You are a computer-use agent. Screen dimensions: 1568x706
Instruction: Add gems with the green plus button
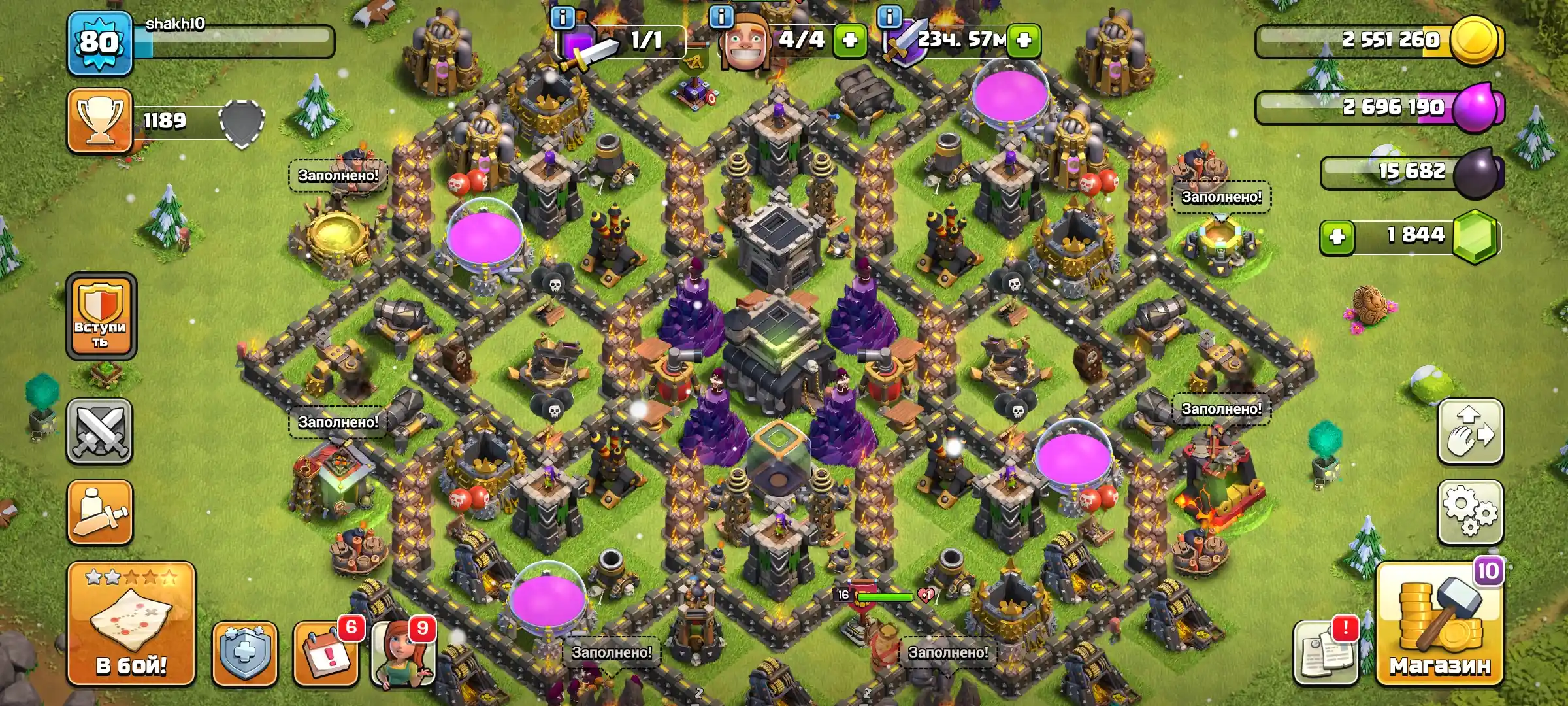click(x=1337, y=236)
